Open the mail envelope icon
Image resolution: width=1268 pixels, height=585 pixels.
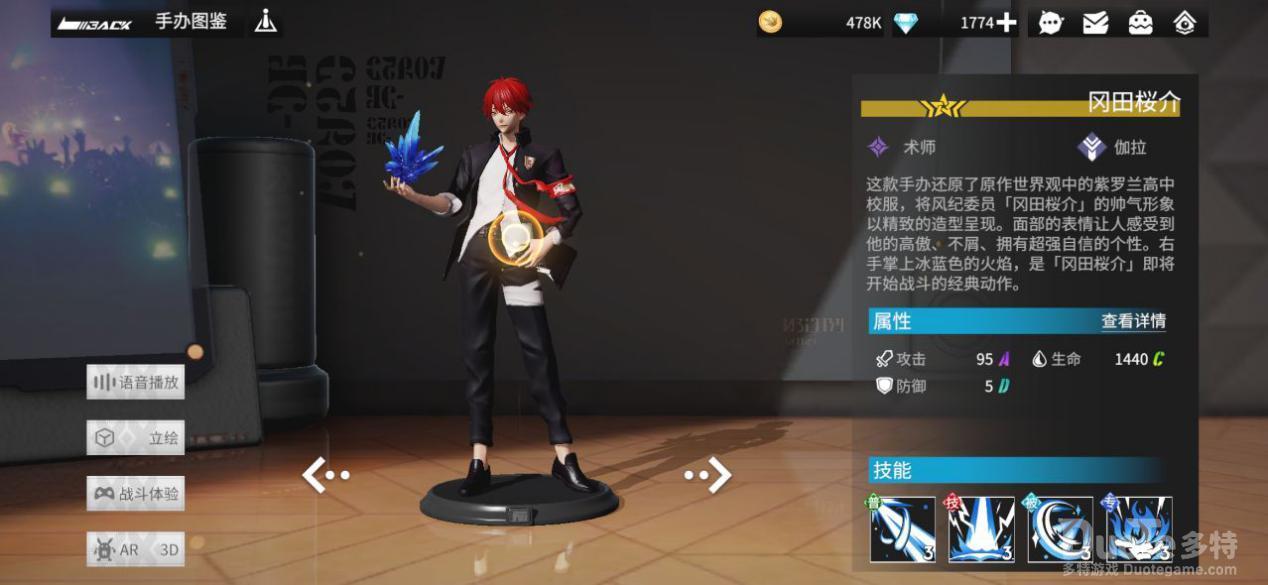tap(1096, 22)
